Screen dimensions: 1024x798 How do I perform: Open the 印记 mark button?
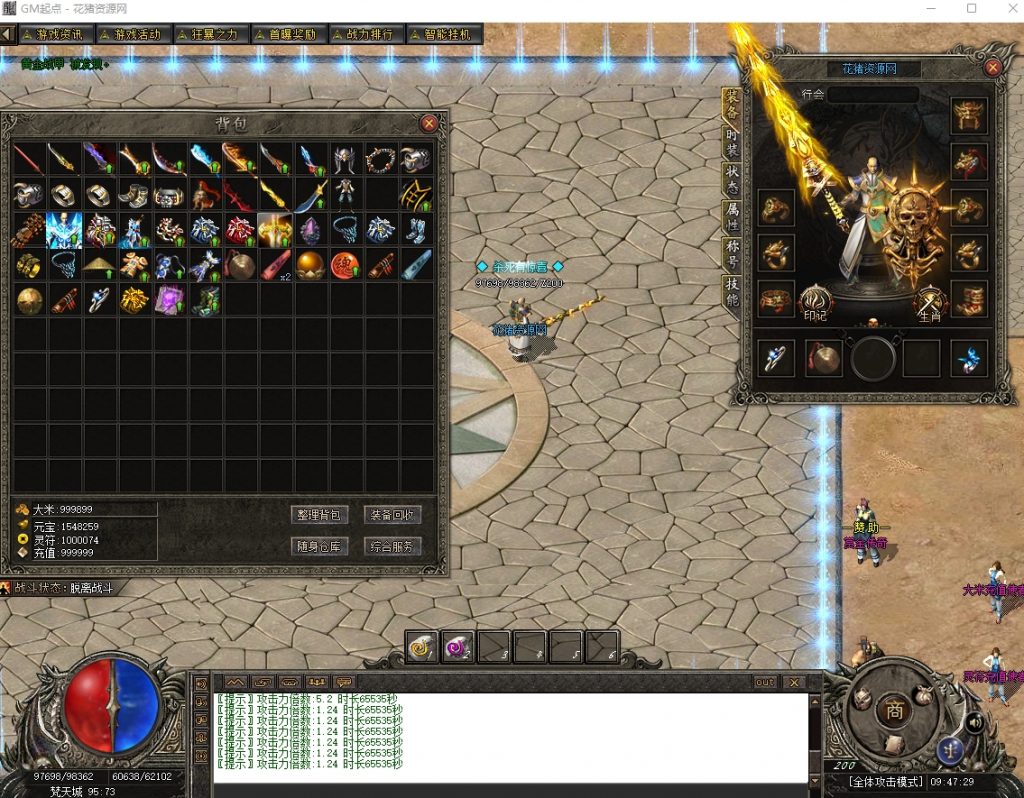(x=816, y=303)
